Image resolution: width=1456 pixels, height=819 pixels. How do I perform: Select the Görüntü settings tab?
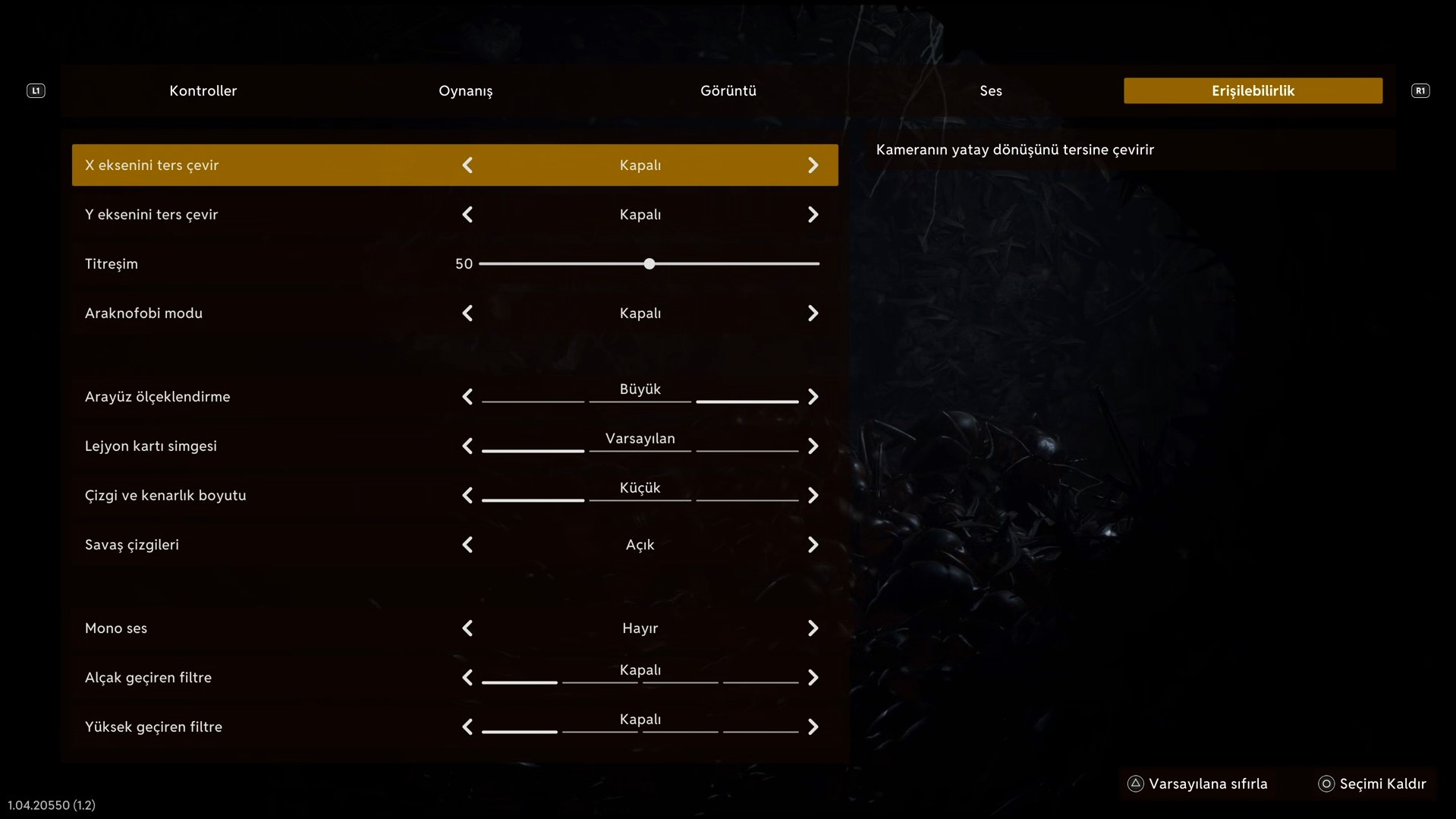click(728, 91)
